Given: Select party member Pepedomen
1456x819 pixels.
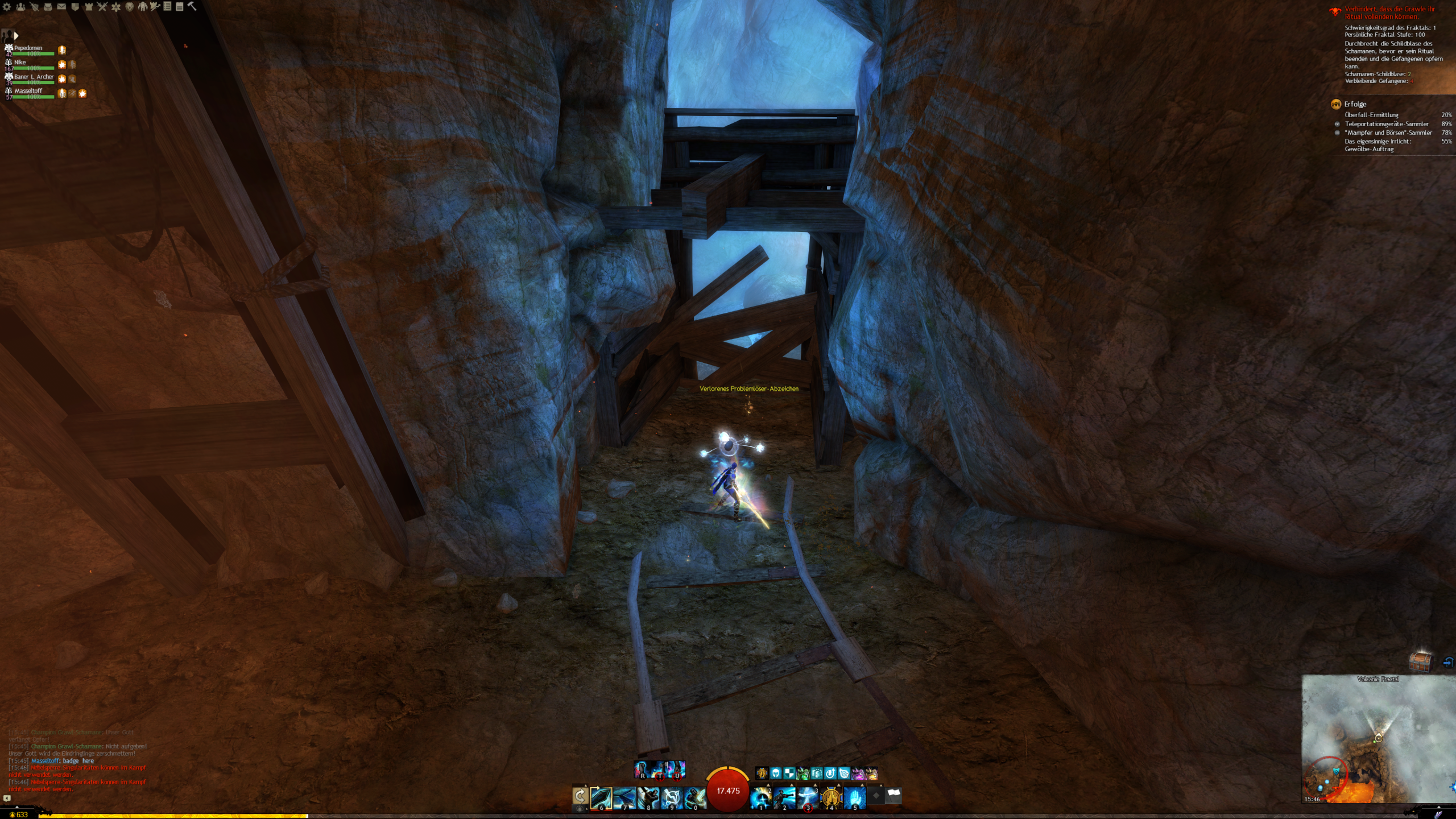Looking at the screenshot, I should [28, 49].
